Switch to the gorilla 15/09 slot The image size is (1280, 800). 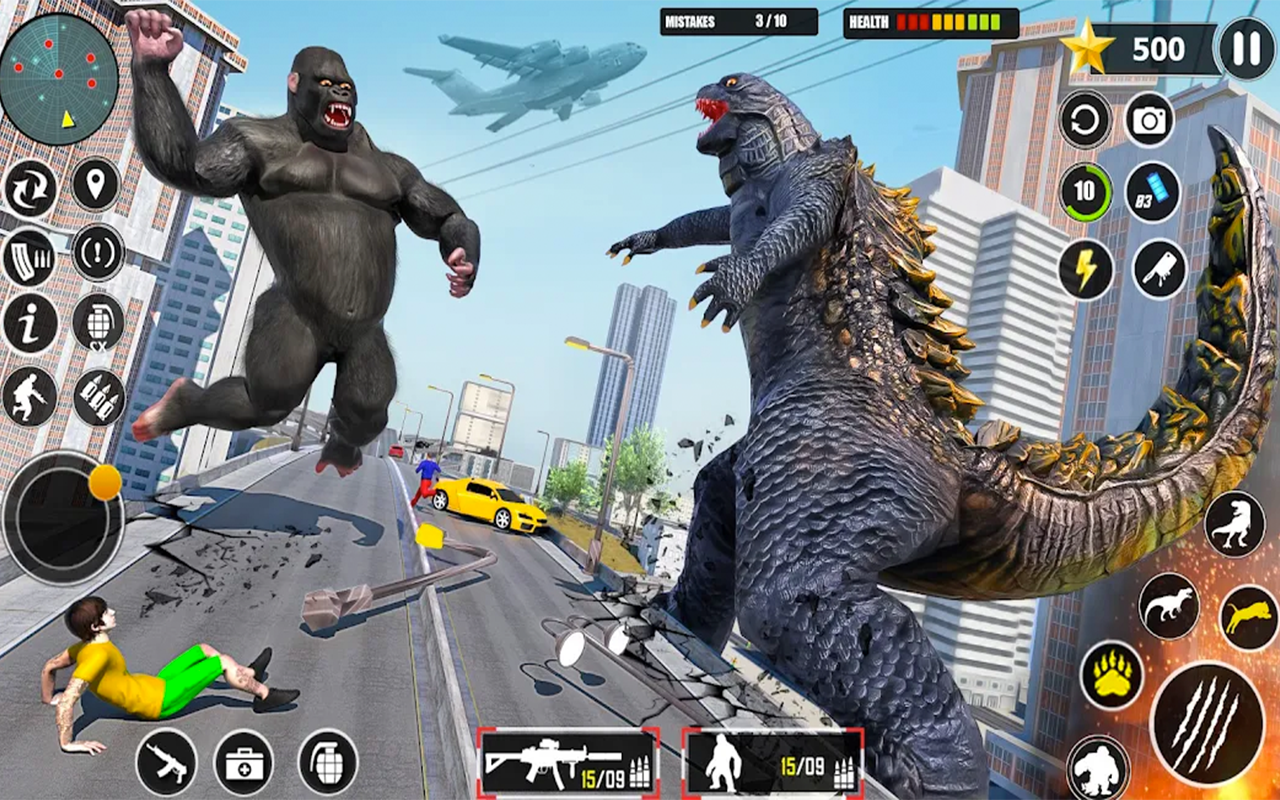(x=764, y=770)
